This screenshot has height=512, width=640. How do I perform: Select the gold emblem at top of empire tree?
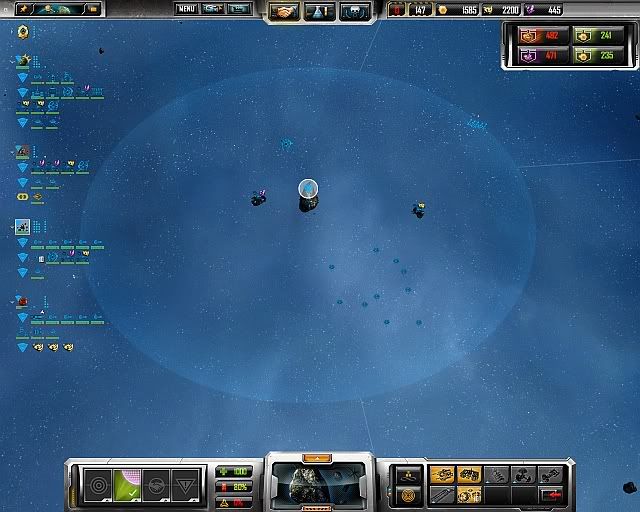pos(23,32)
